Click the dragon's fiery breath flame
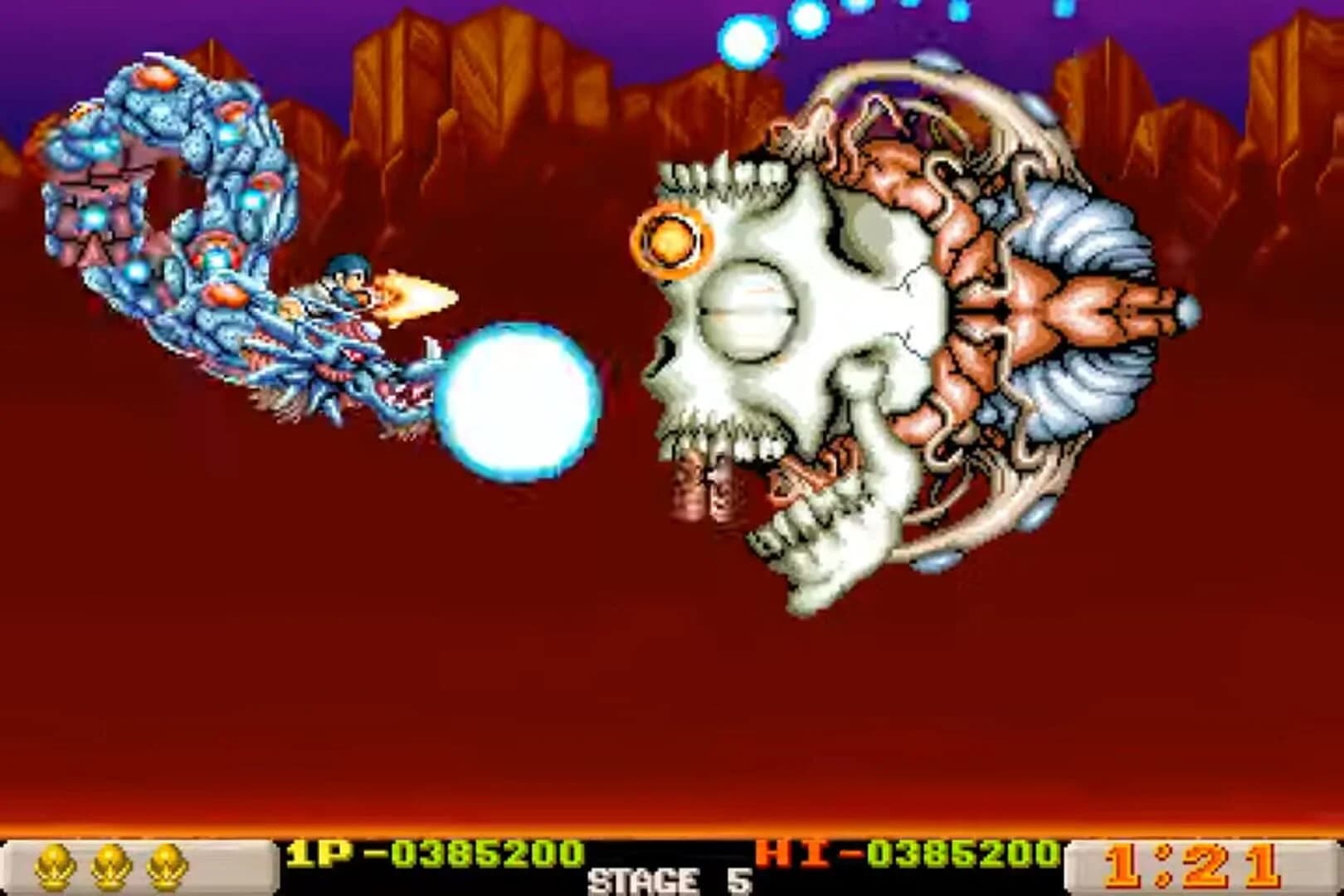Screen dimensions: 1344x896 tap(415, 295)
